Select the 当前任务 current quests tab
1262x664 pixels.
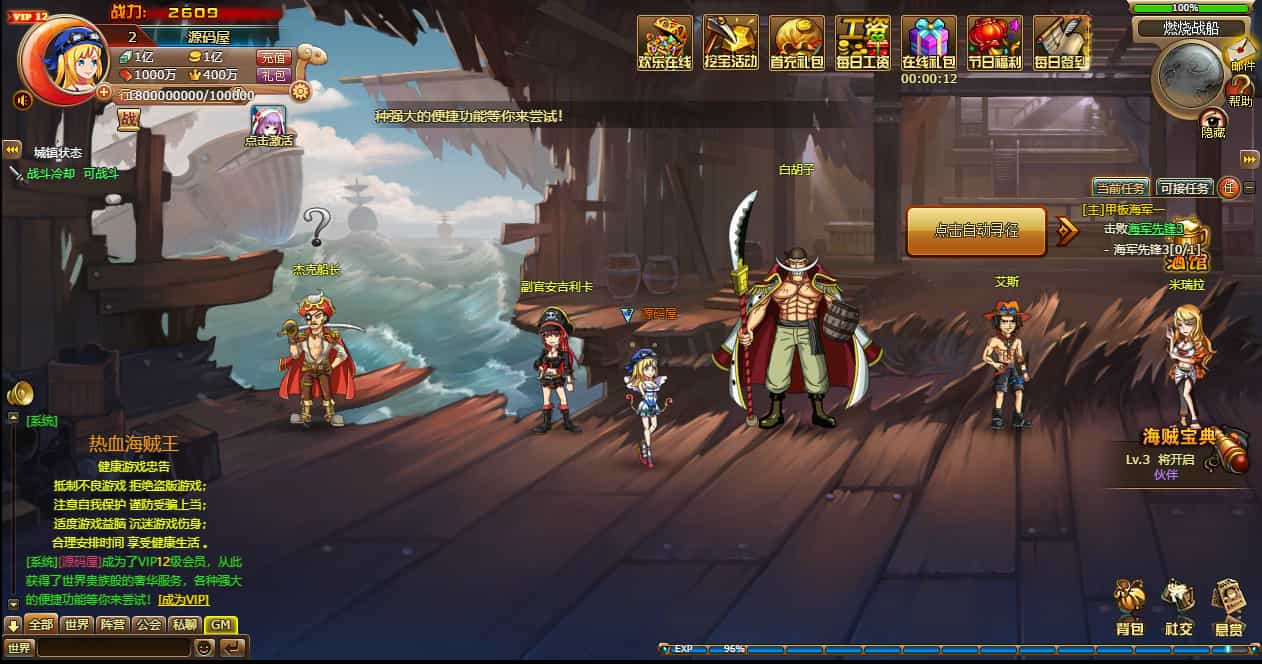click(1120, 187)
